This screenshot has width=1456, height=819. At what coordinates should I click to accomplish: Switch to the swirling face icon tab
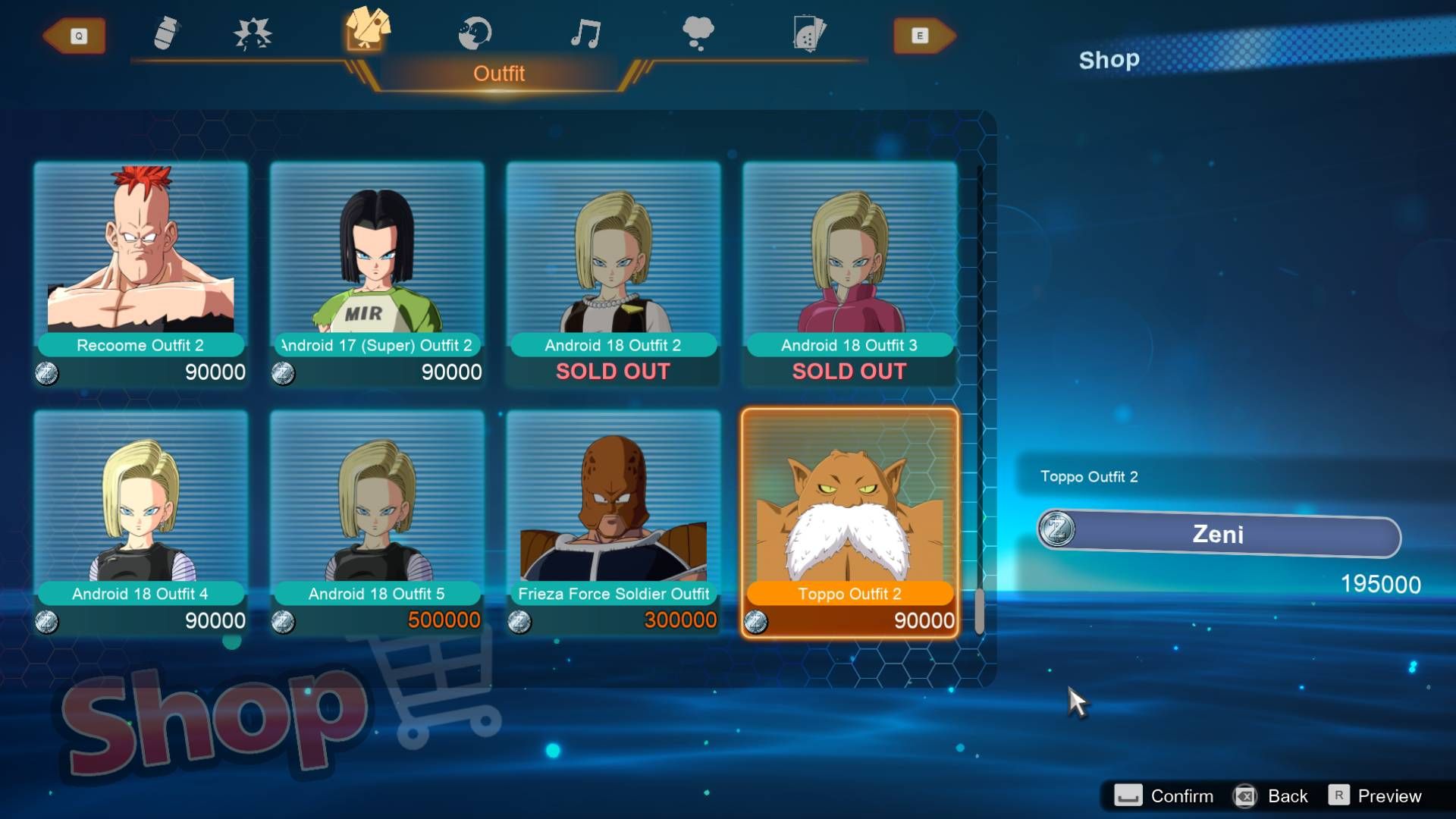click(x=475, y=34)
